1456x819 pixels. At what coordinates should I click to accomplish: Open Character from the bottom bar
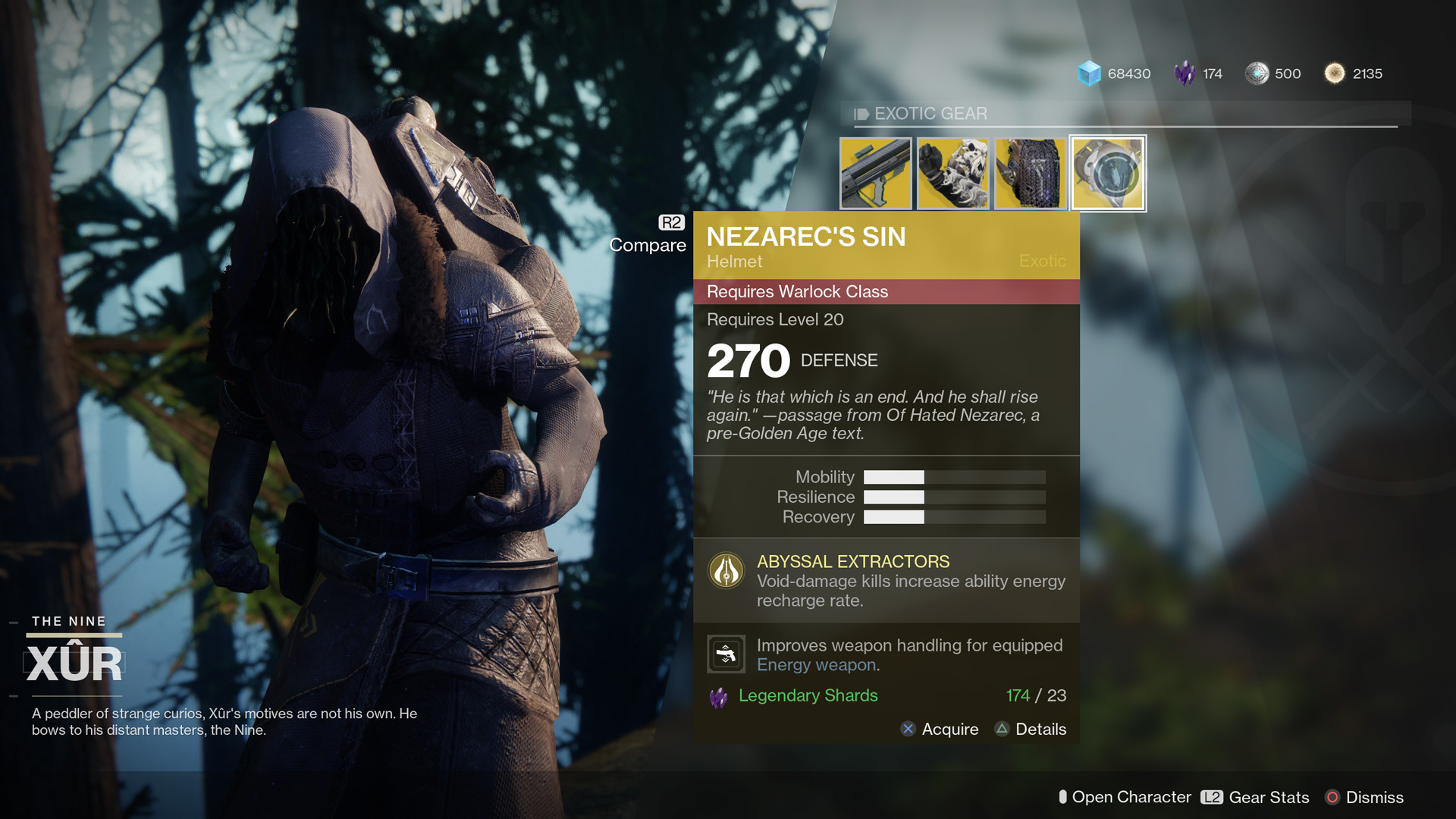[x=1125, y=798]
